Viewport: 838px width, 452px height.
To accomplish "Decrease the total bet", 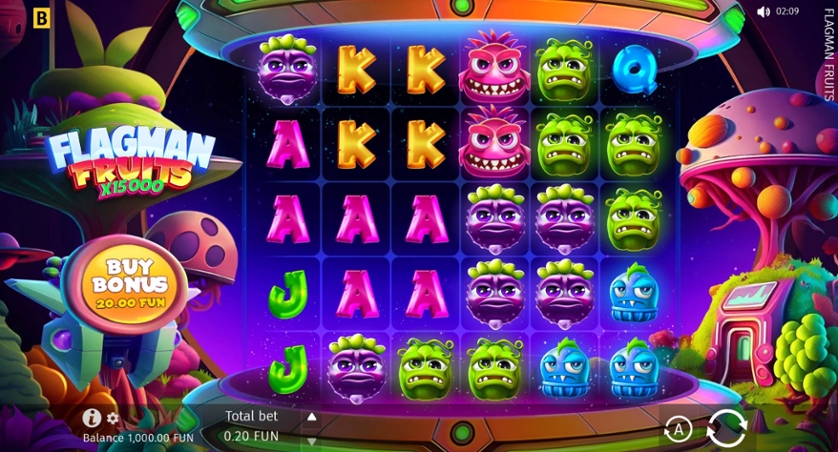I will (x=311, y=440).
